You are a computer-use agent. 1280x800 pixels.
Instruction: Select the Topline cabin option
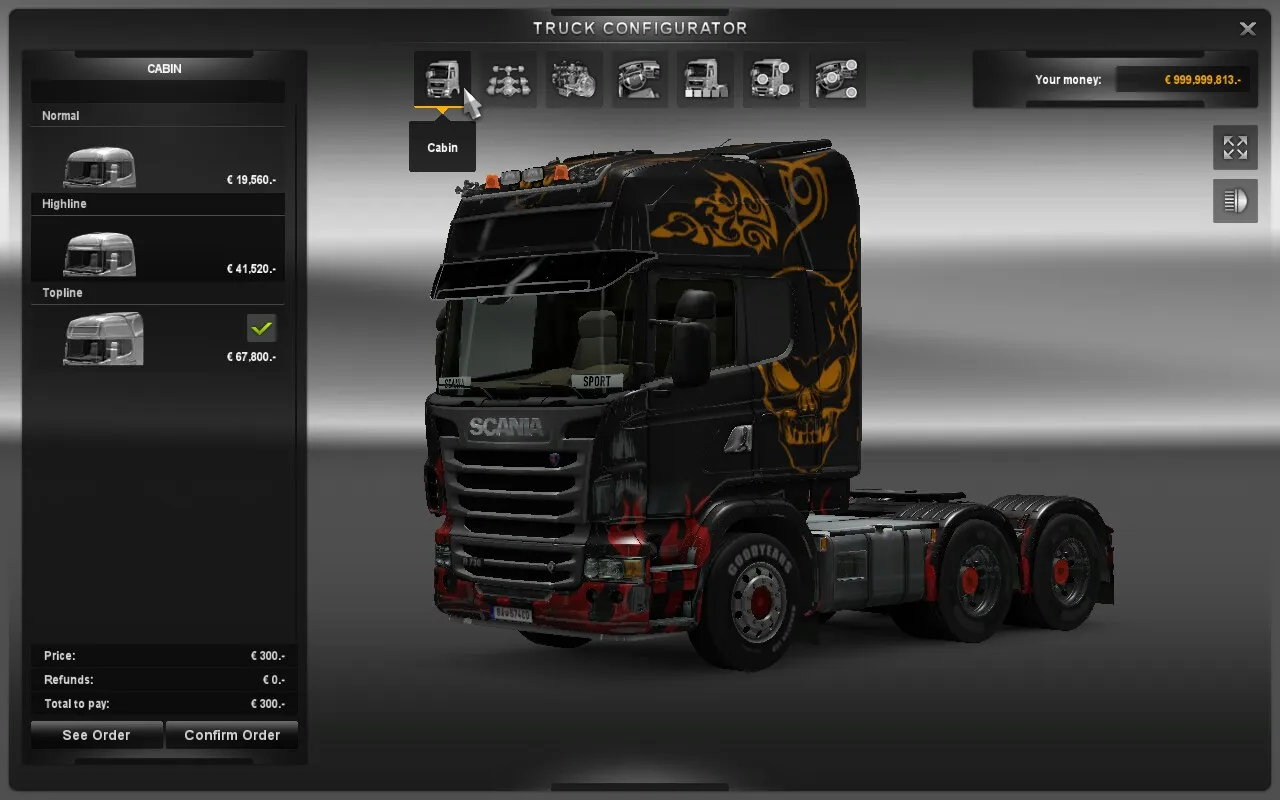pos(158,337)
